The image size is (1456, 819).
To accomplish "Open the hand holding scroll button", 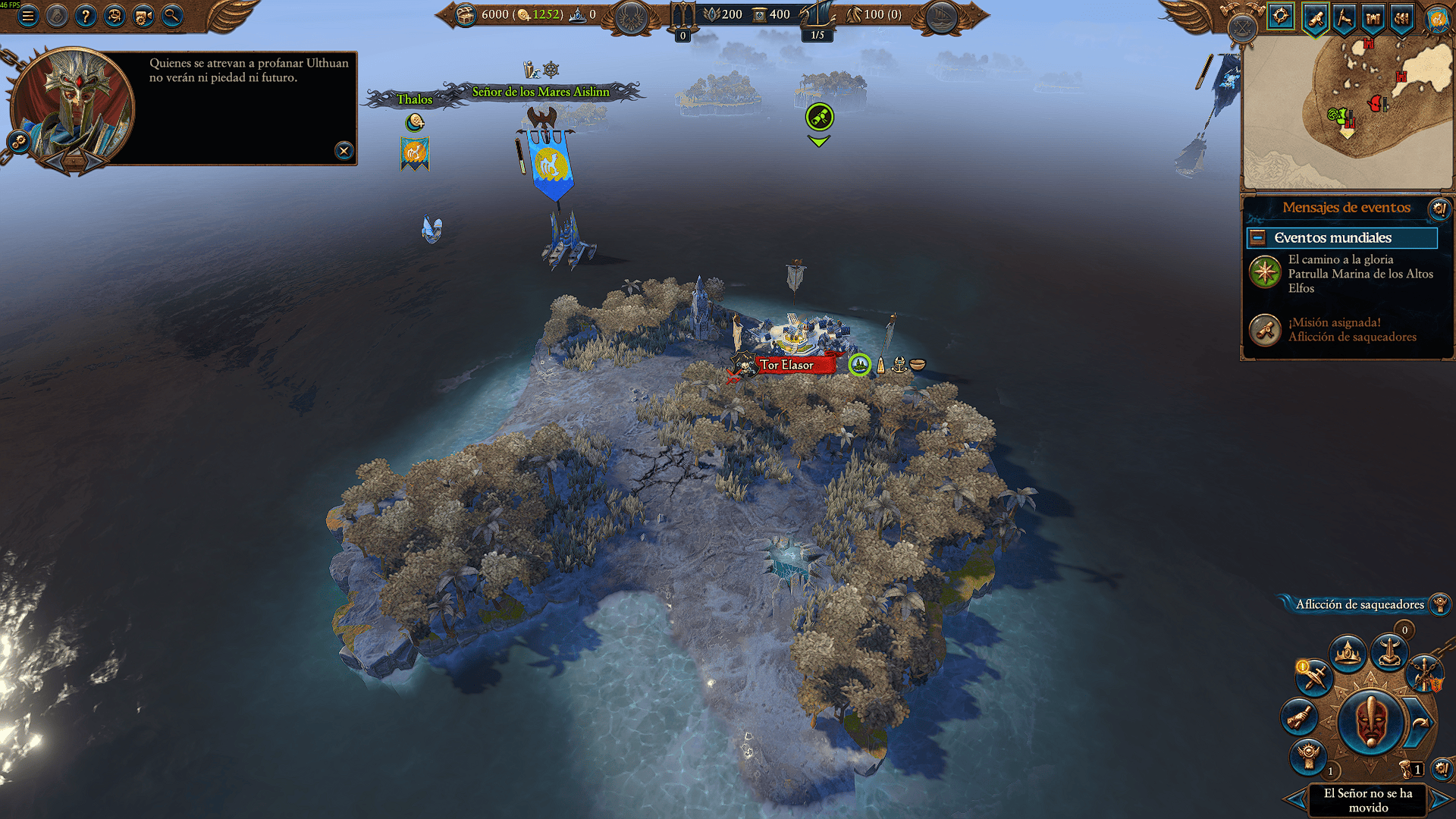I will click(1299, 717).
